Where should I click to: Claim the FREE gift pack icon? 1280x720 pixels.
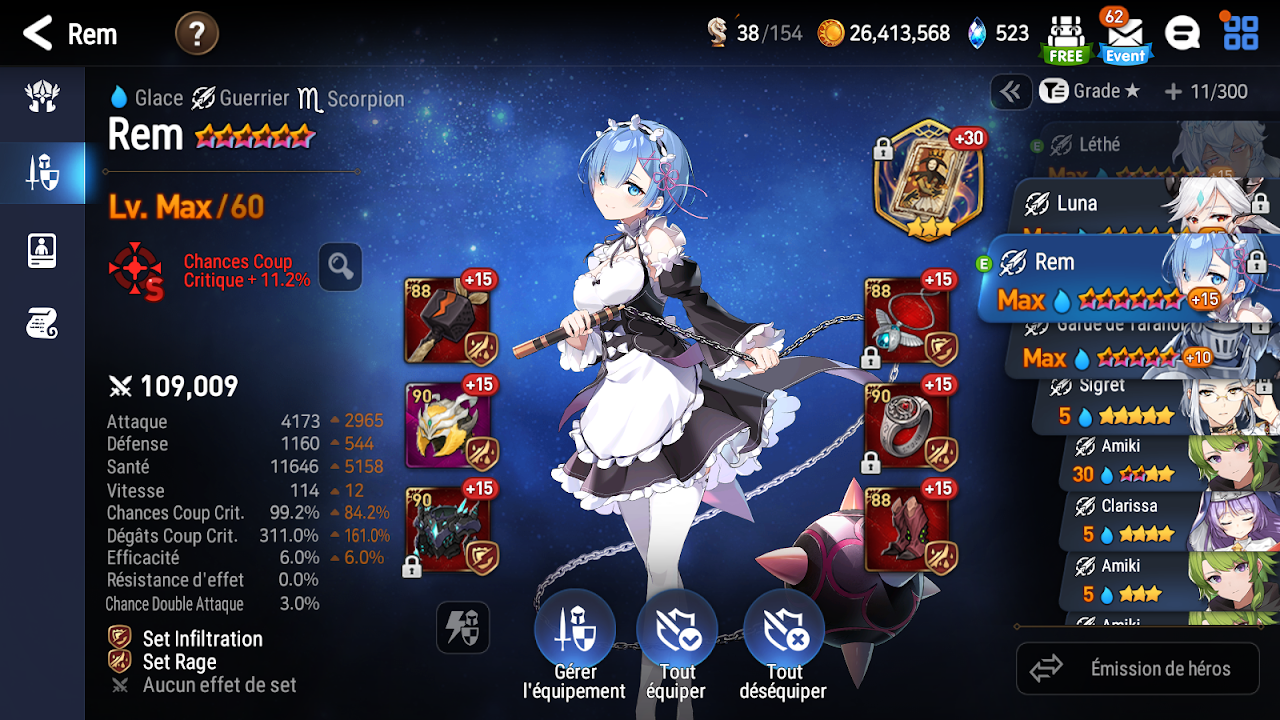pyautogui.click(x=1065, y=38)
